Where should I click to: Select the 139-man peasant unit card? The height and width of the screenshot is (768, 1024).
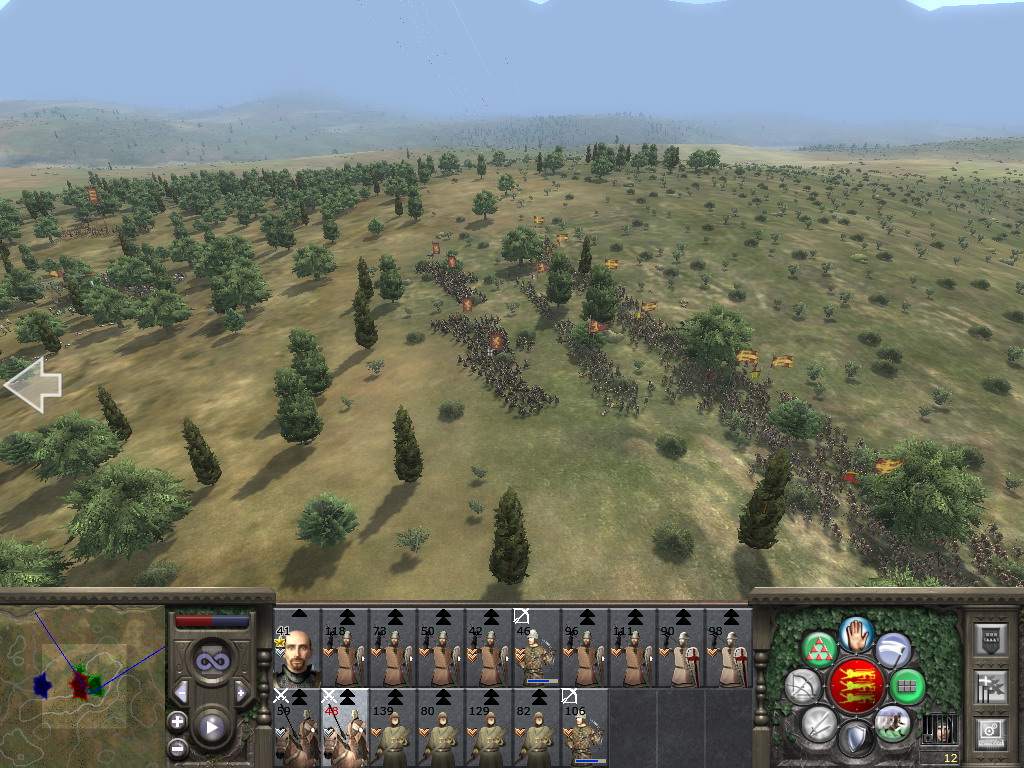[x=392, y=728]
